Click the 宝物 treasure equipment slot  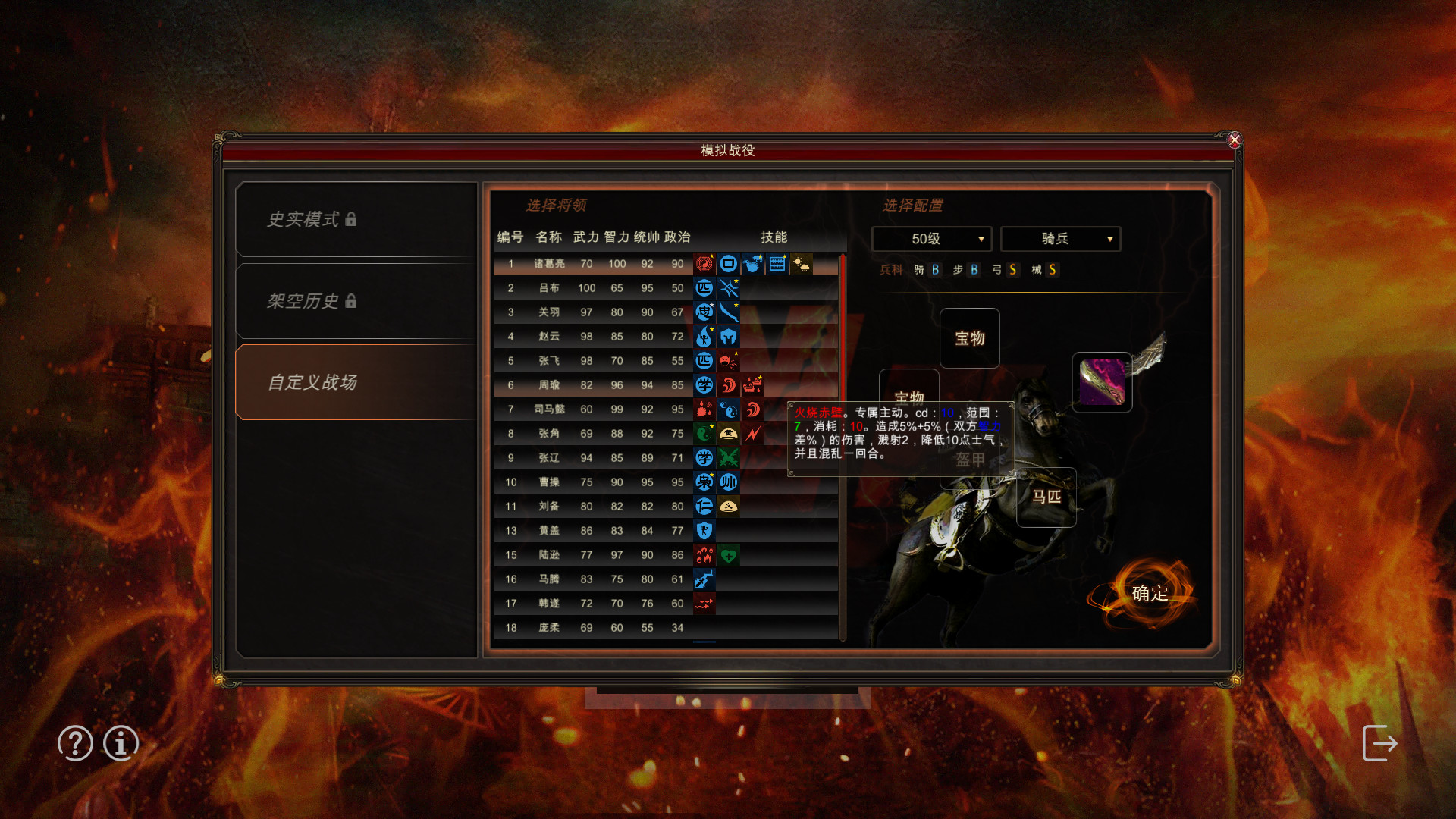(x=970, y=338)
